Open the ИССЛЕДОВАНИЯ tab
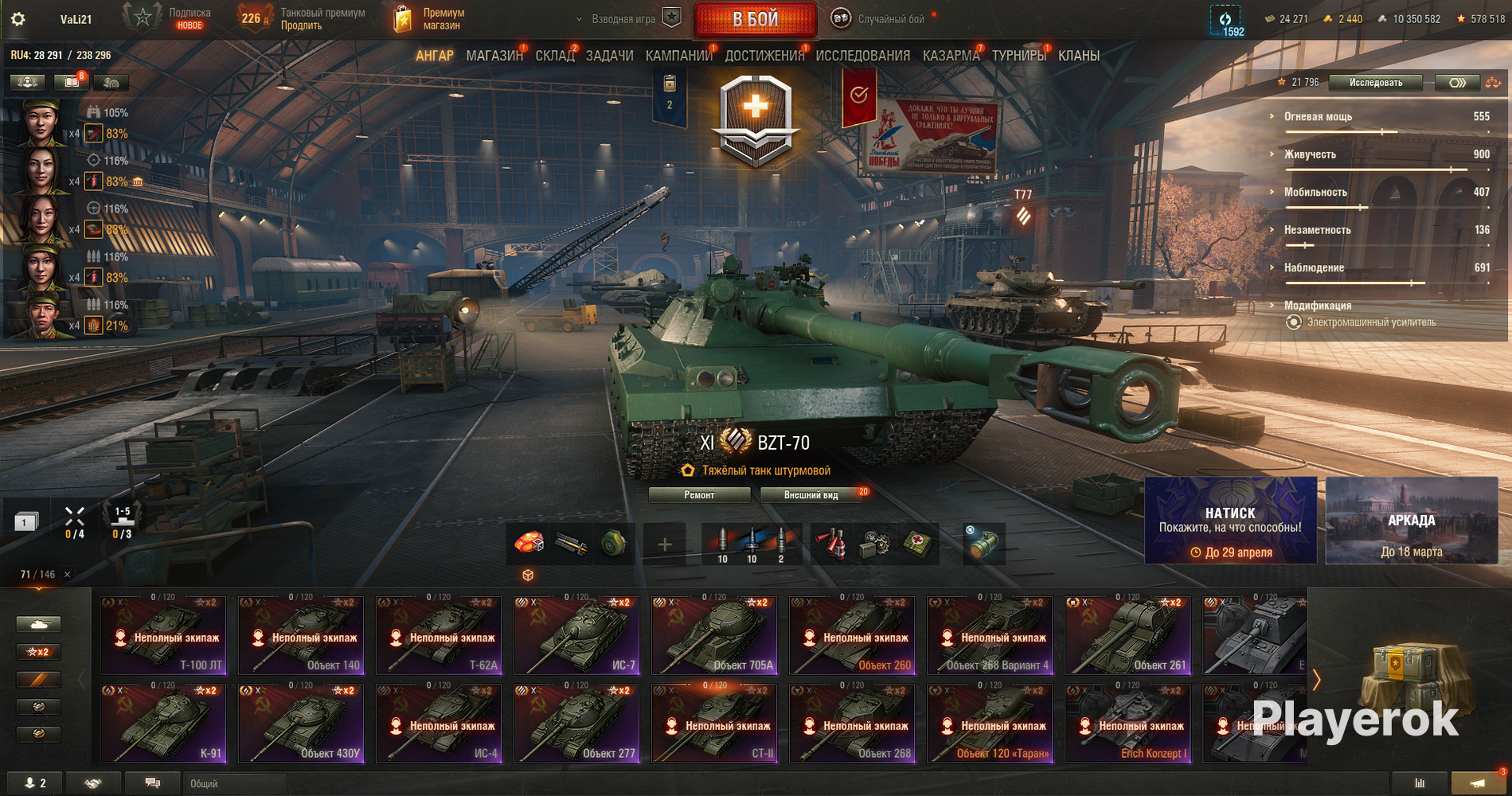This screenshot has width=1512, height=796. 862,56
